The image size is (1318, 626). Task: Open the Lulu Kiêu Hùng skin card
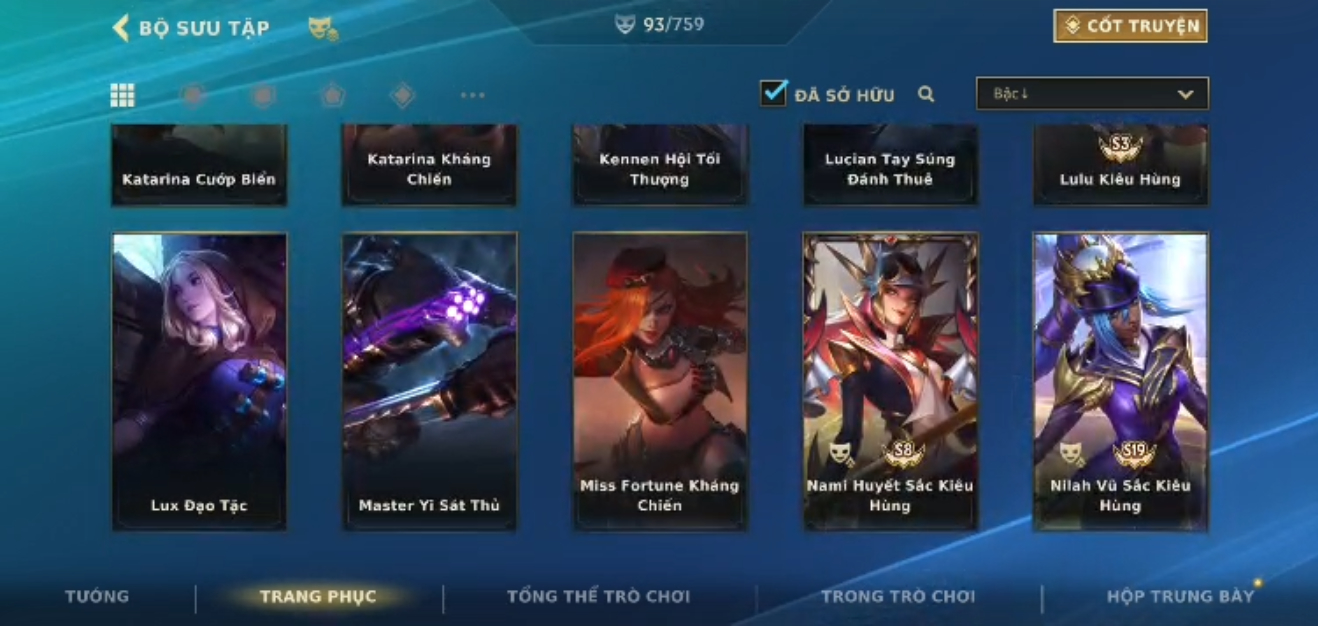point(1120,166)
